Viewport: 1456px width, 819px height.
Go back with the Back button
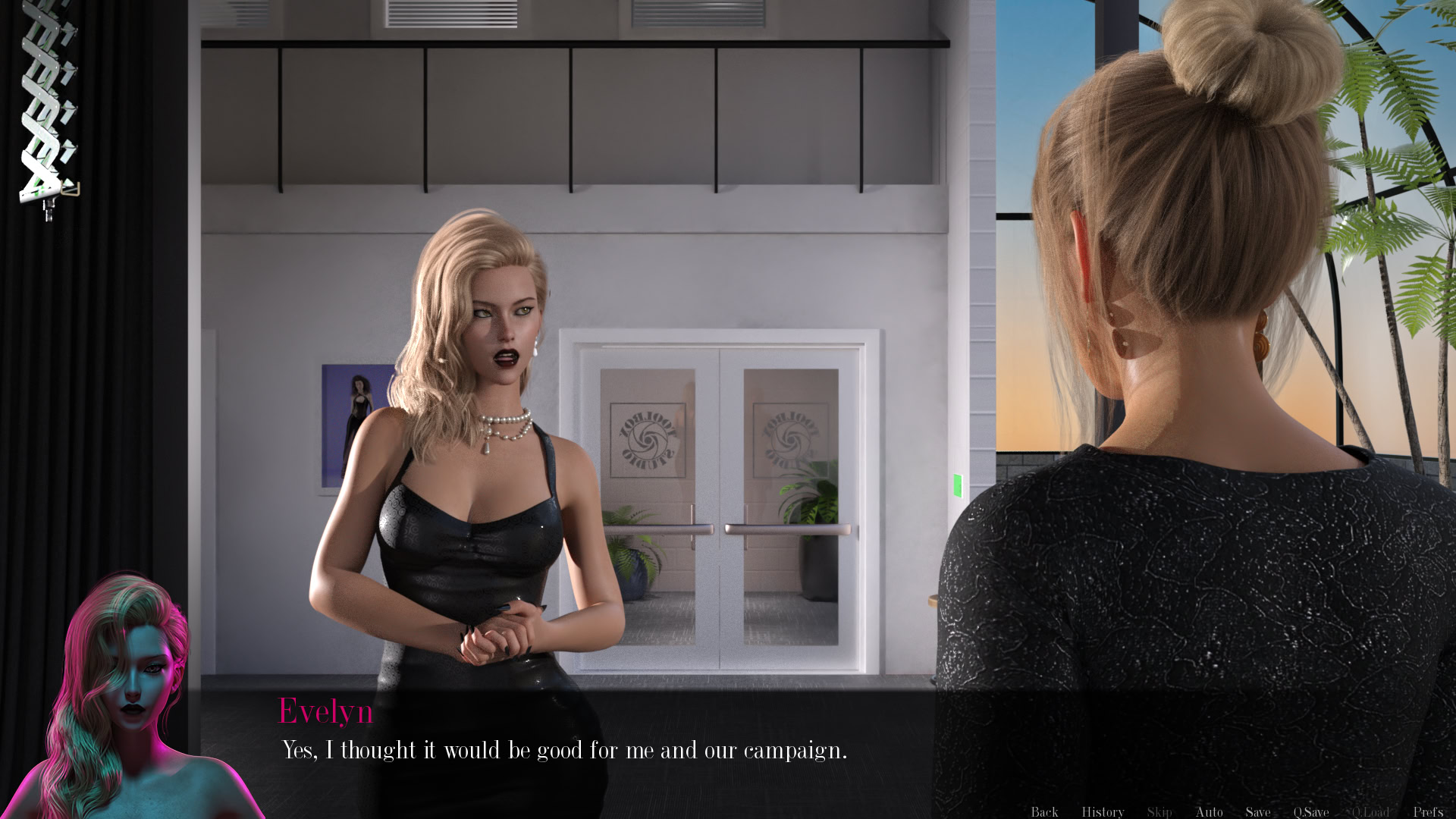(x=1044, y=811)
